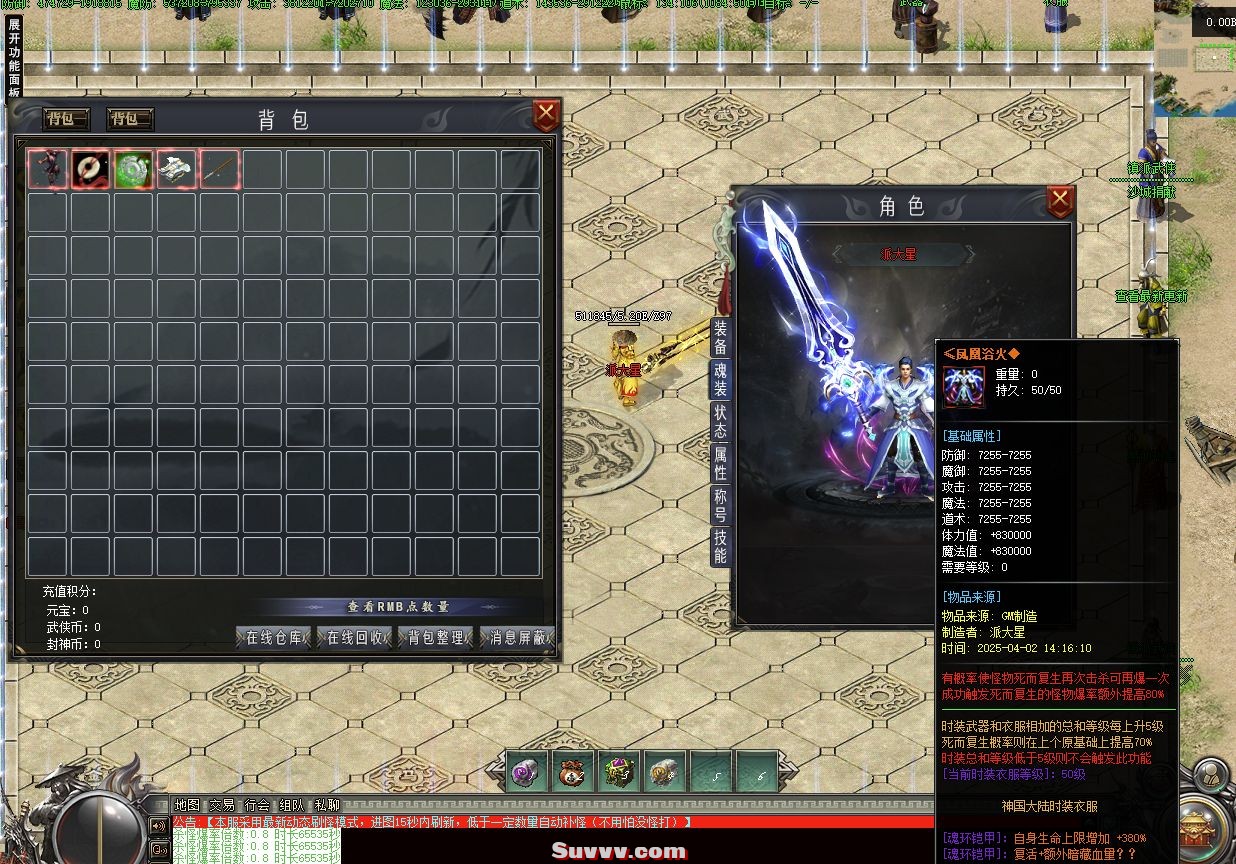This screenshot has height=864, width=1236.
Task: Use the purple scroll in hotbar slot 1
Action: pos(527,771)
